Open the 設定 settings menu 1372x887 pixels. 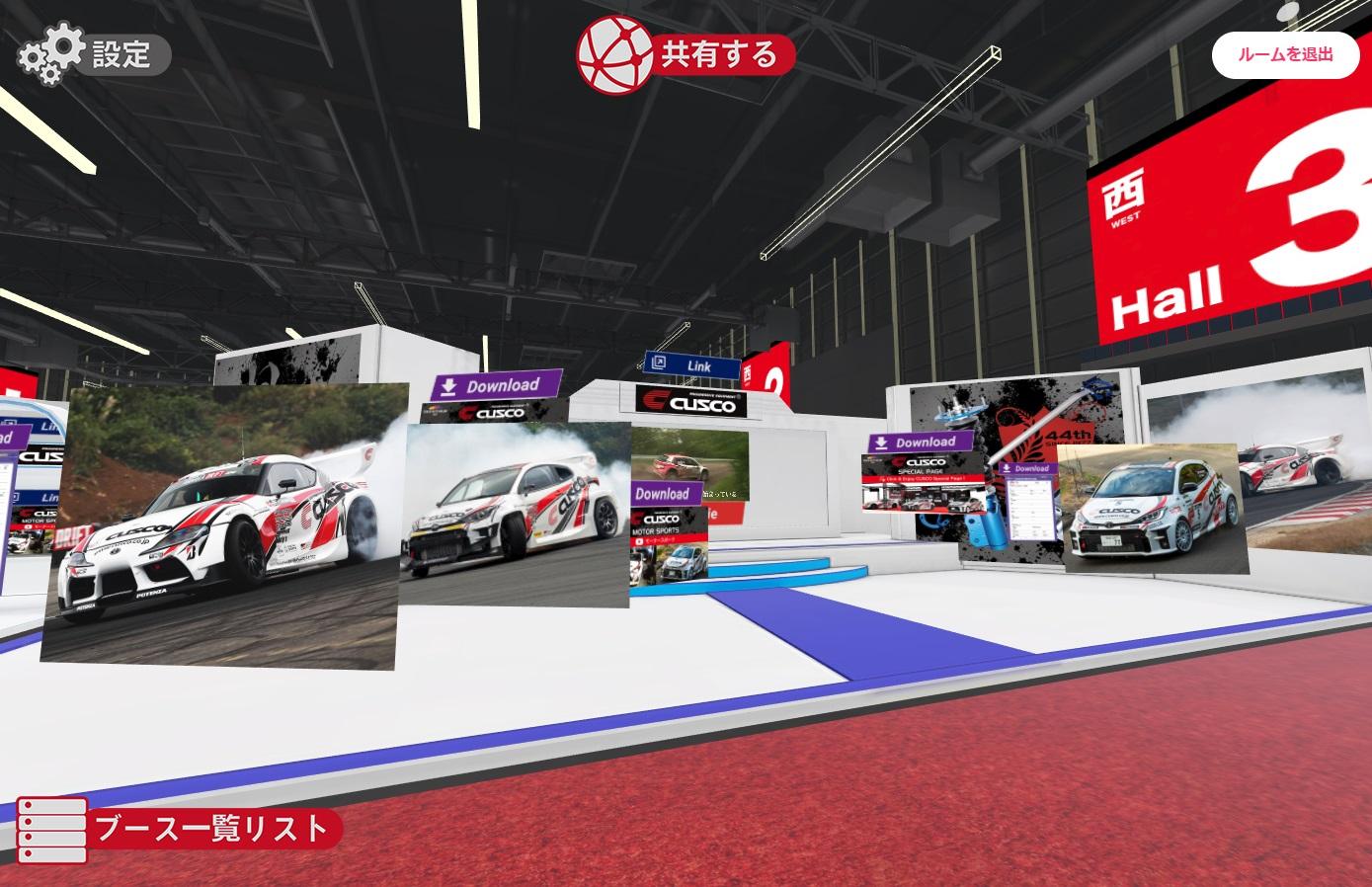tap(94, 54)
